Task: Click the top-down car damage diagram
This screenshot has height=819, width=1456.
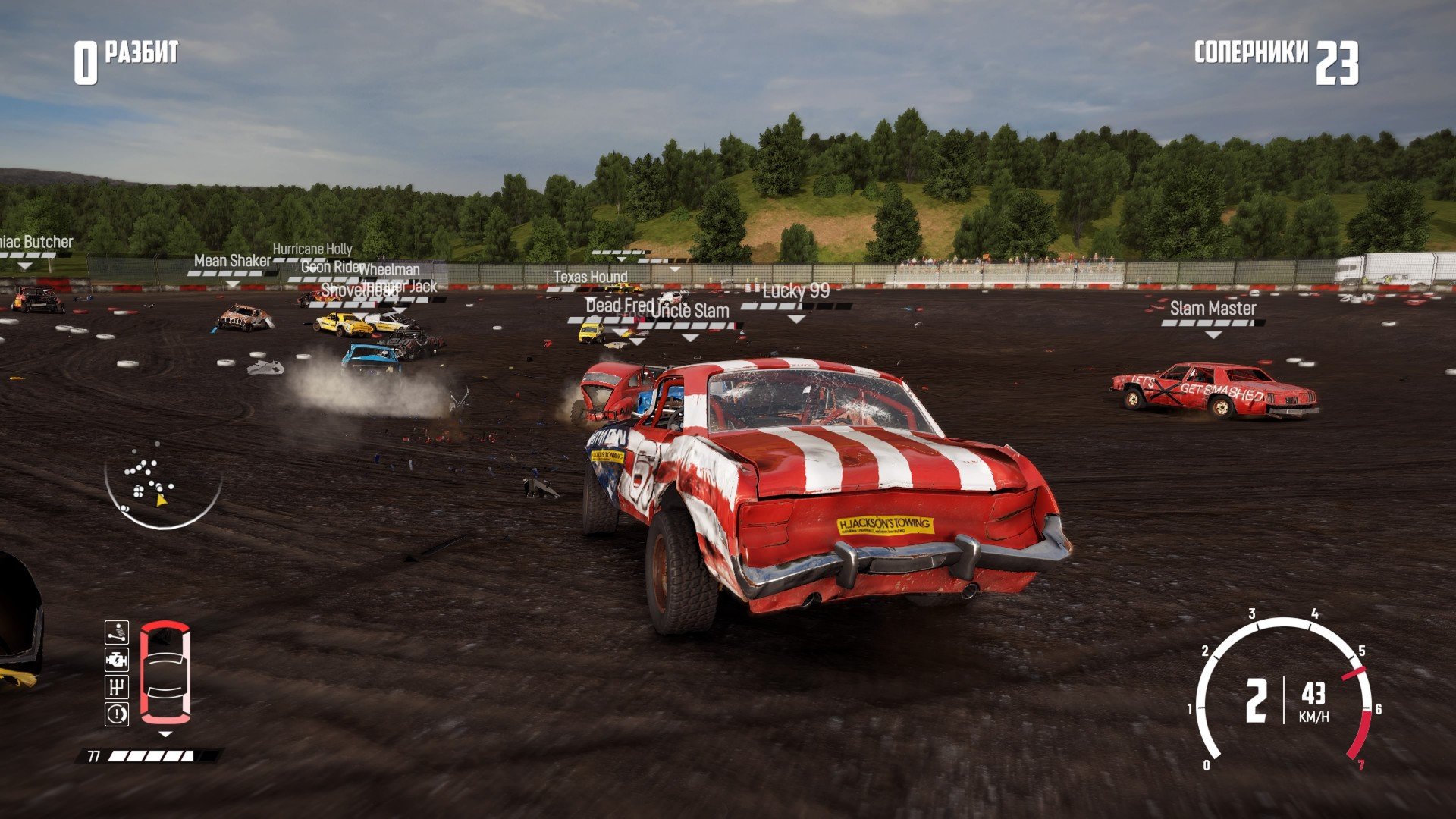Action: tap(165, 672)
